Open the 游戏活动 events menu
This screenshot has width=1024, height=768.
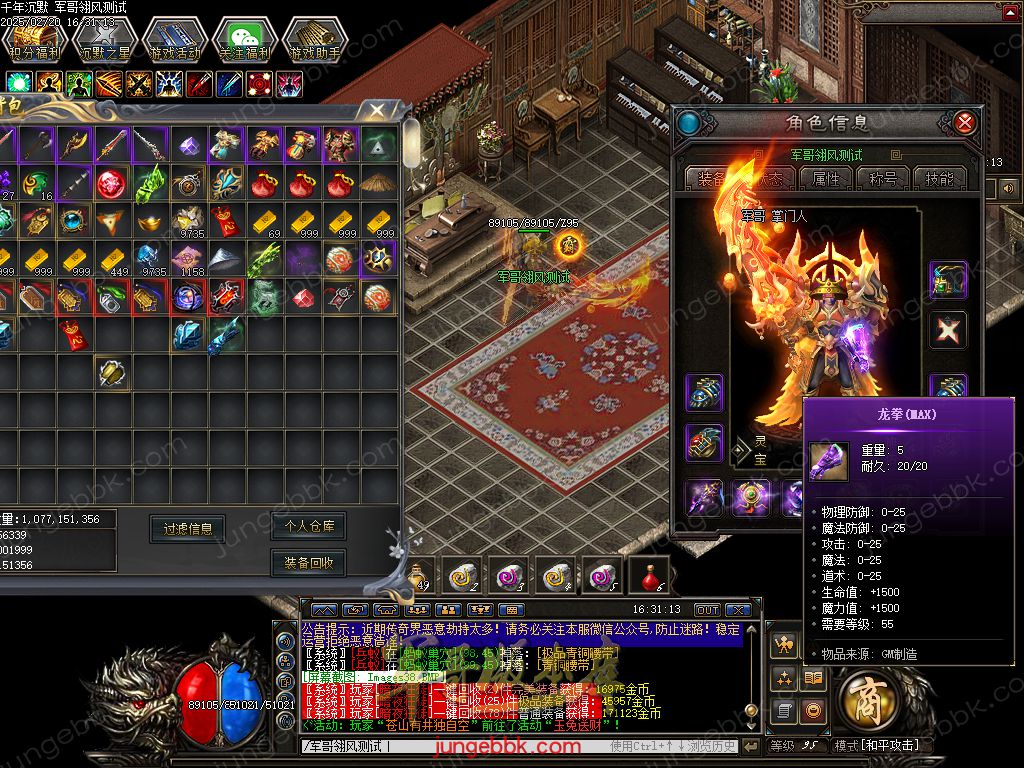174,40
